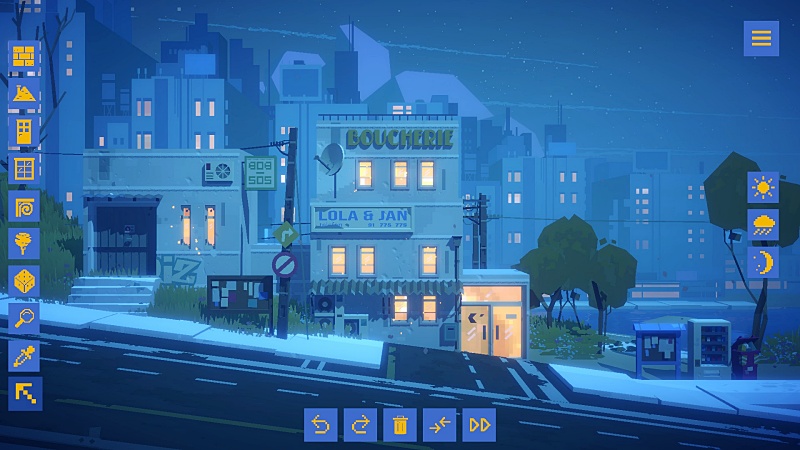The width and height of the screenshot is (800, 450).
Task: Switch to rainy weather
Action: [x=764, y=224]
